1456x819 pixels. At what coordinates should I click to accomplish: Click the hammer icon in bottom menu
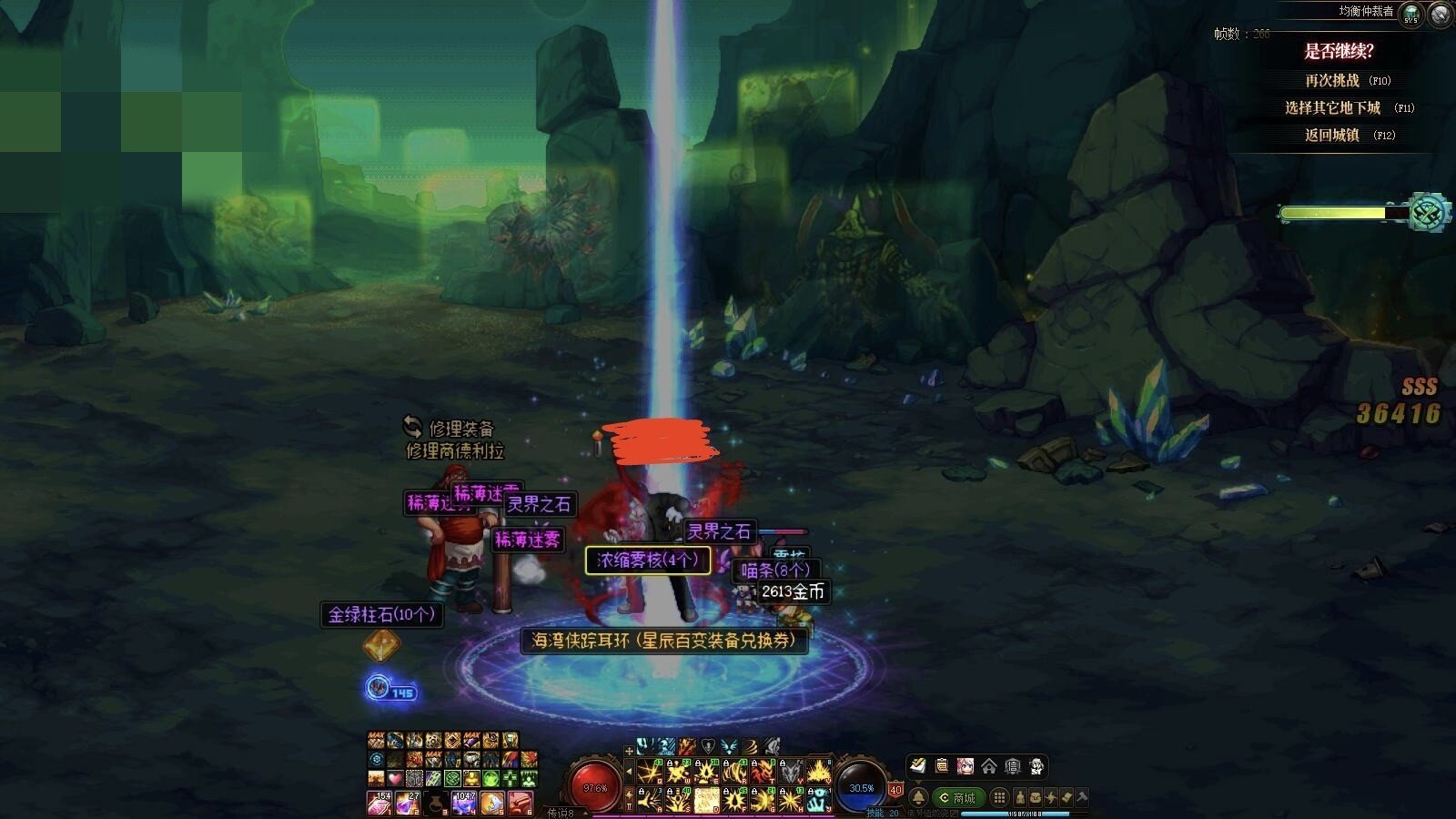tap(1082, 798)
